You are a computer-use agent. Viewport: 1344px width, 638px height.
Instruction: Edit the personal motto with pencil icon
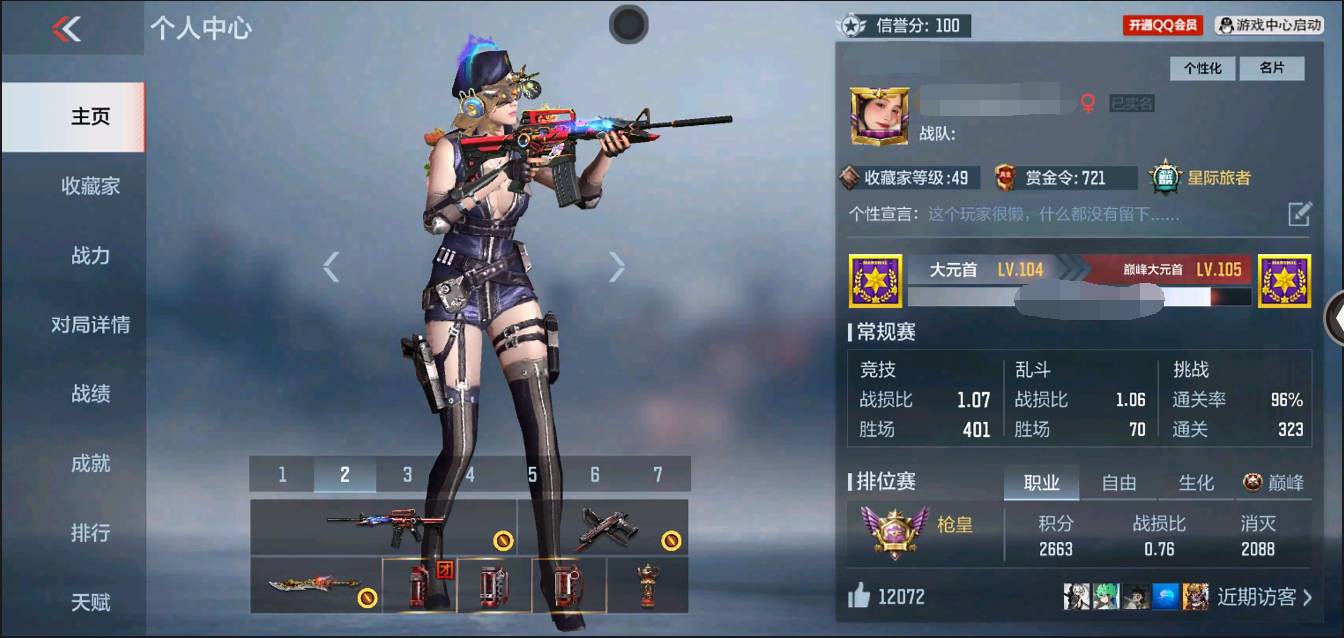(x=1298, y=213)
